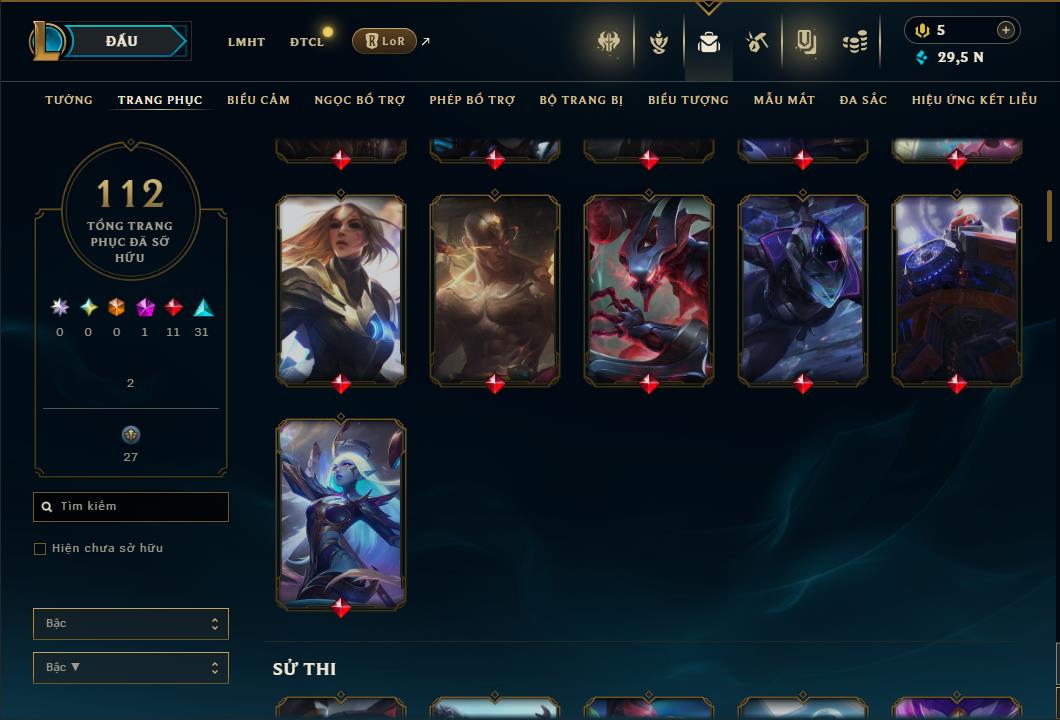Add currency with the plus button
This screenshot has width=1060, height=720.
click(x=1006, y=30)
